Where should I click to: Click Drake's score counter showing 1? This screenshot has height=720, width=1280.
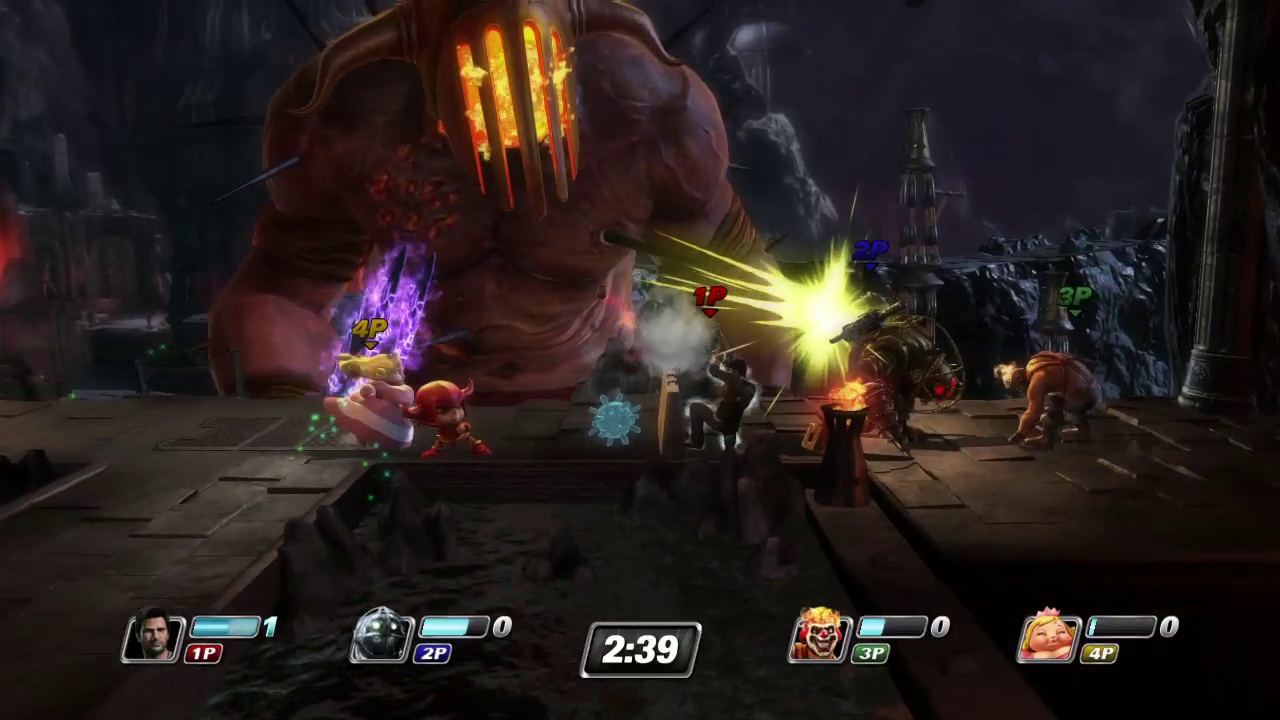[270, 627]
